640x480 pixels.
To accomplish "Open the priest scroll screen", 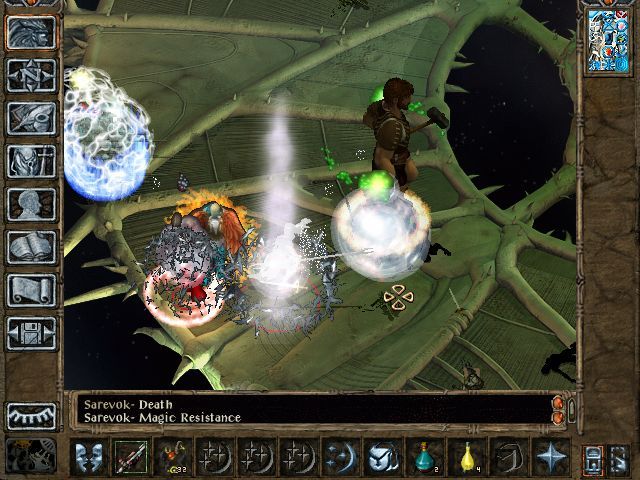I will click(x=31, y=290).
